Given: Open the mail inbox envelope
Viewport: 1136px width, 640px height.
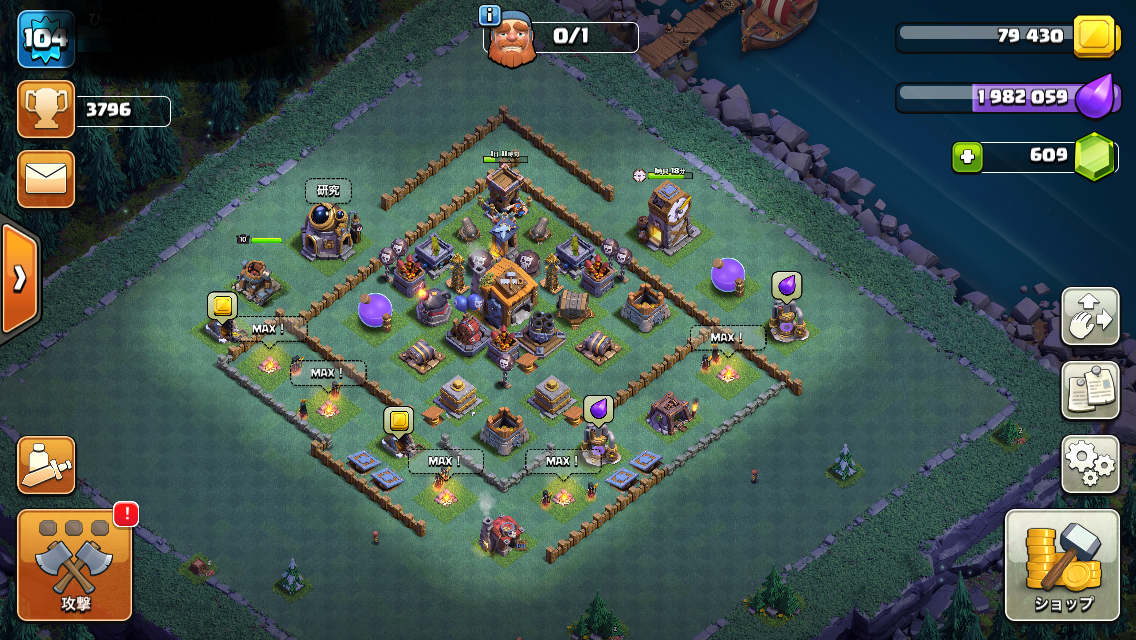Looking at the screenshot, I should (46, 179).
